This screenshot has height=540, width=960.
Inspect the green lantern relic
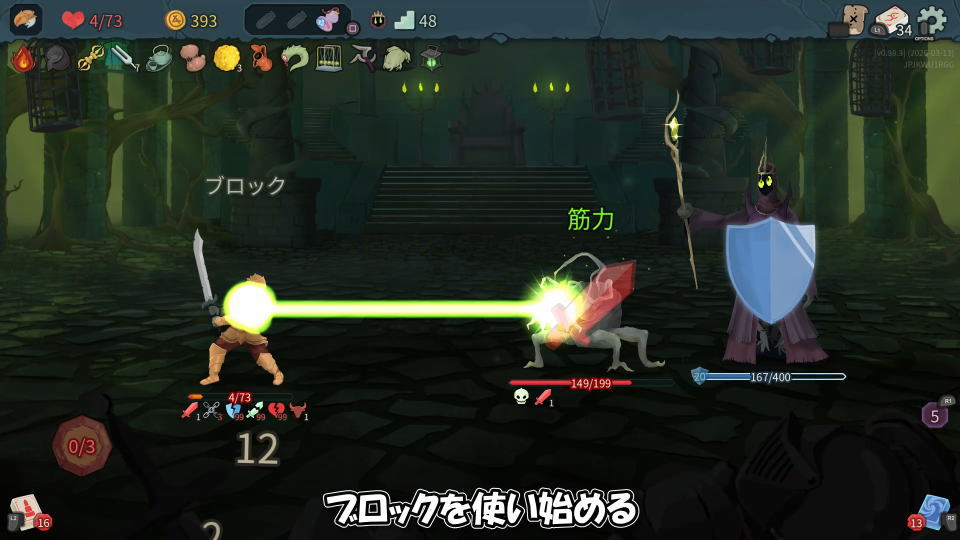(x=430, y=59)
